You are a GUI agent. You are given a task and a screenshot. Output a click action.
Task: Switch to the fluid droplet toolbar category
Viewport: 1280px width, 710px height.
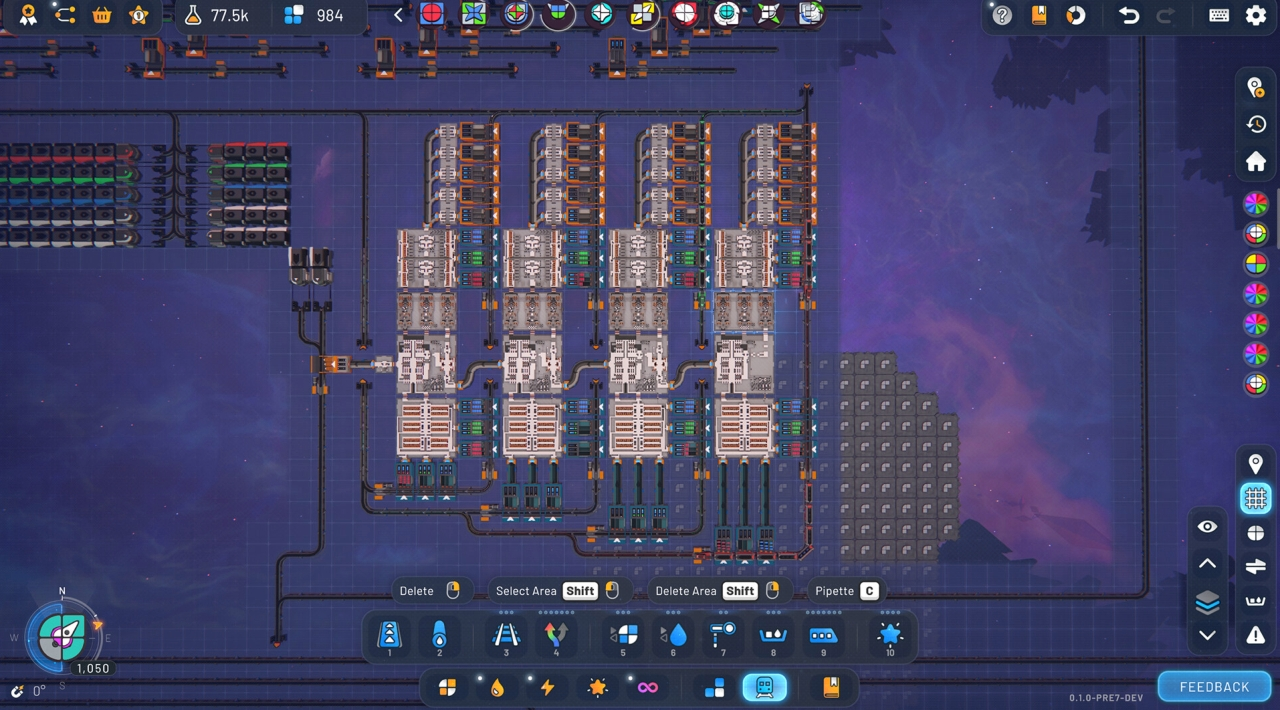point(497,687)
